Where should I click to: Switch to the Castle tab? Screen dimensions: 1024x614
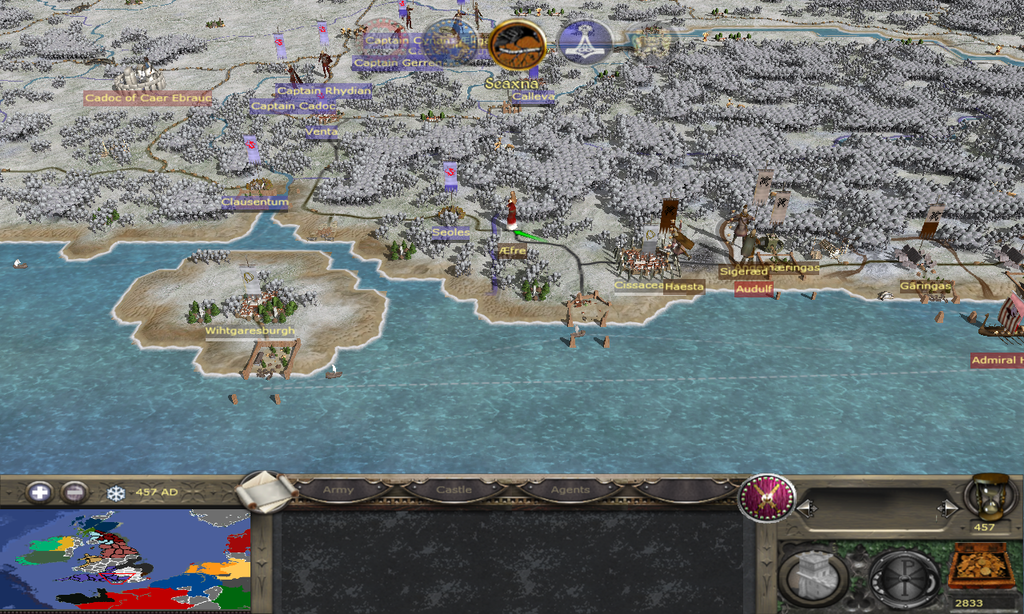[453, 490]
